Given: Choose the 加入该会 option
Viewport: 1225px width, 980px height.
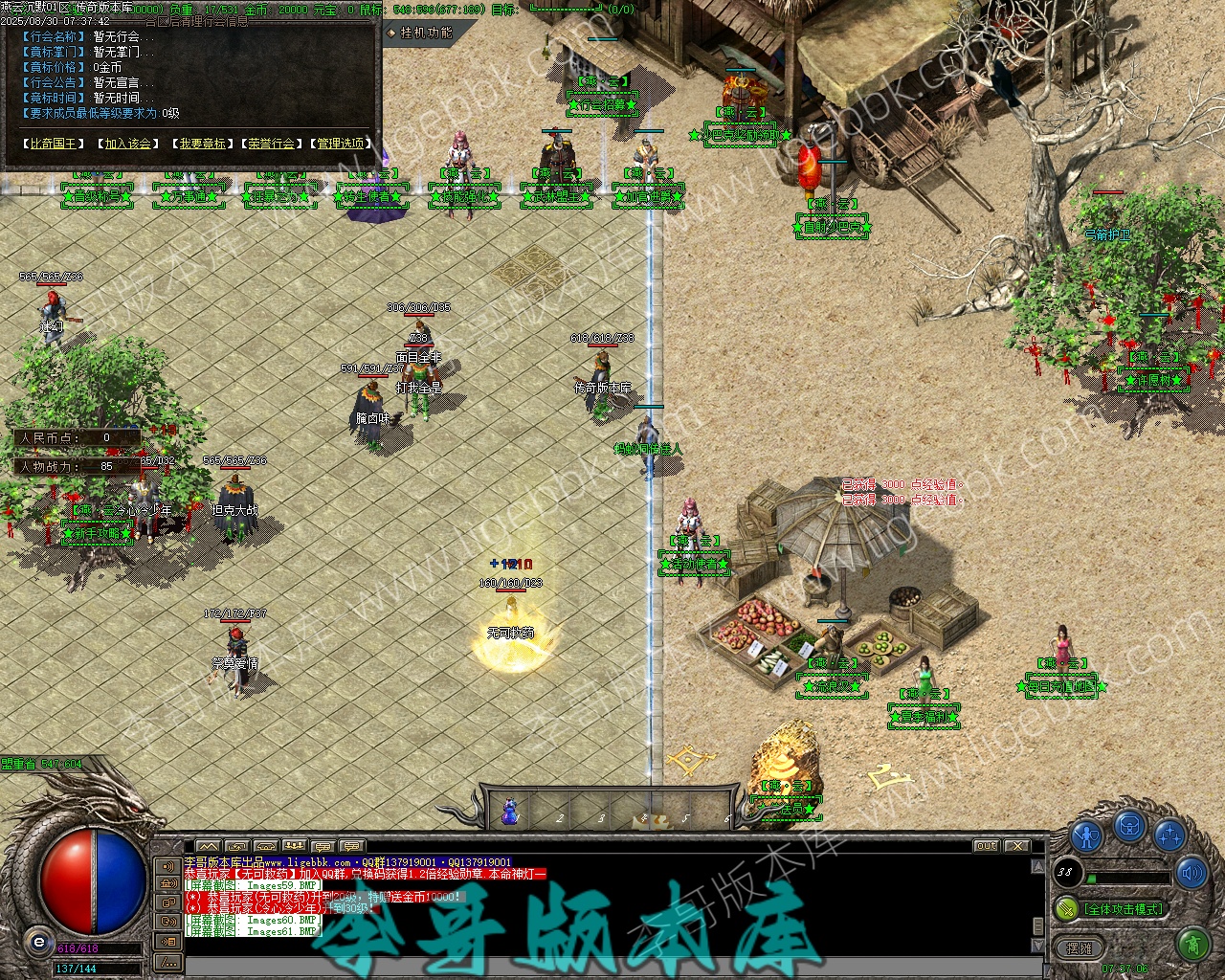Looking at the screenshot, I should tap(127, 144).
